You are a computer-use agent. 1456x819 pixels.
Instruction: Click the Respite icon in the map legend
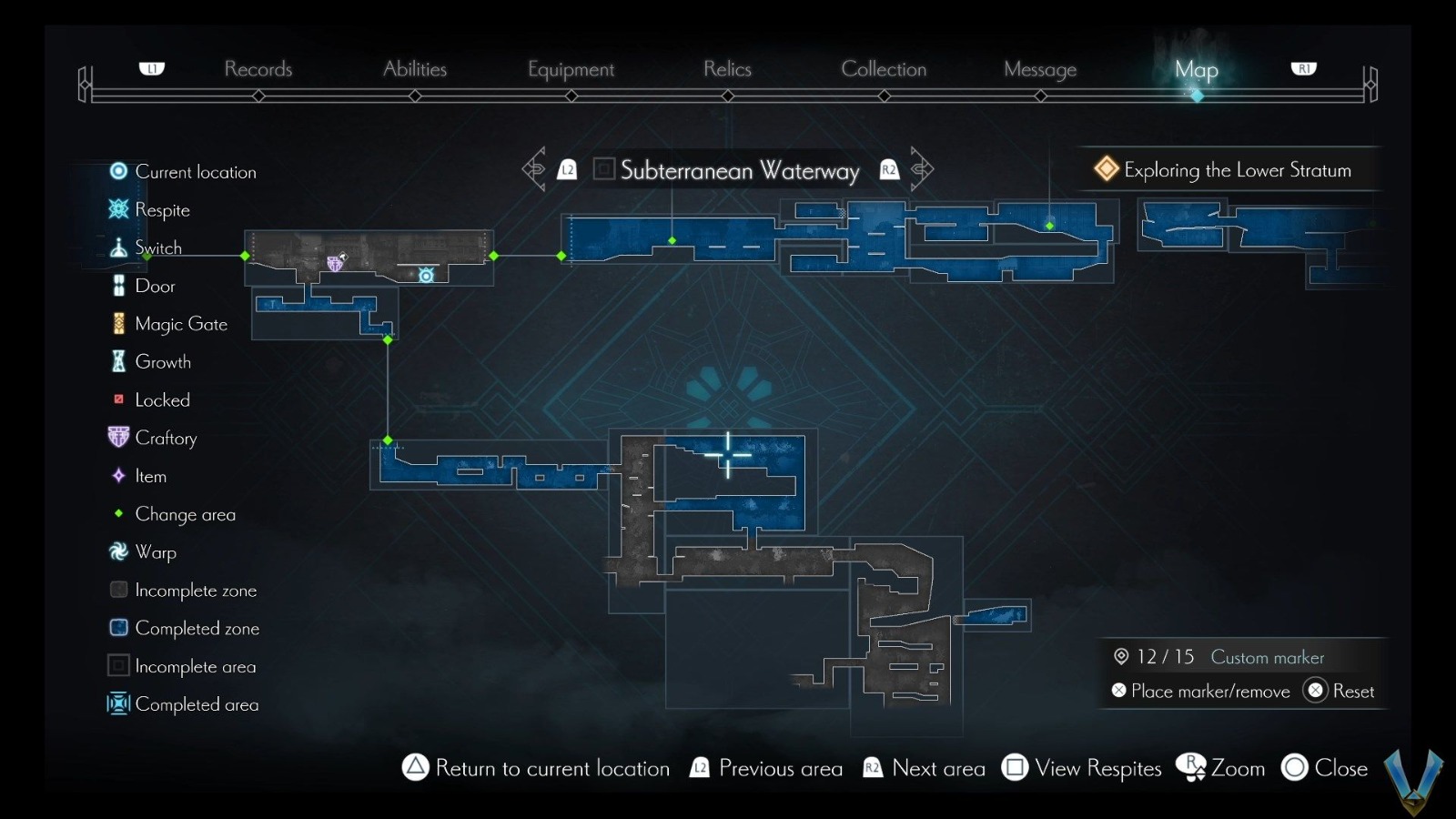click(x=118, y=209)
